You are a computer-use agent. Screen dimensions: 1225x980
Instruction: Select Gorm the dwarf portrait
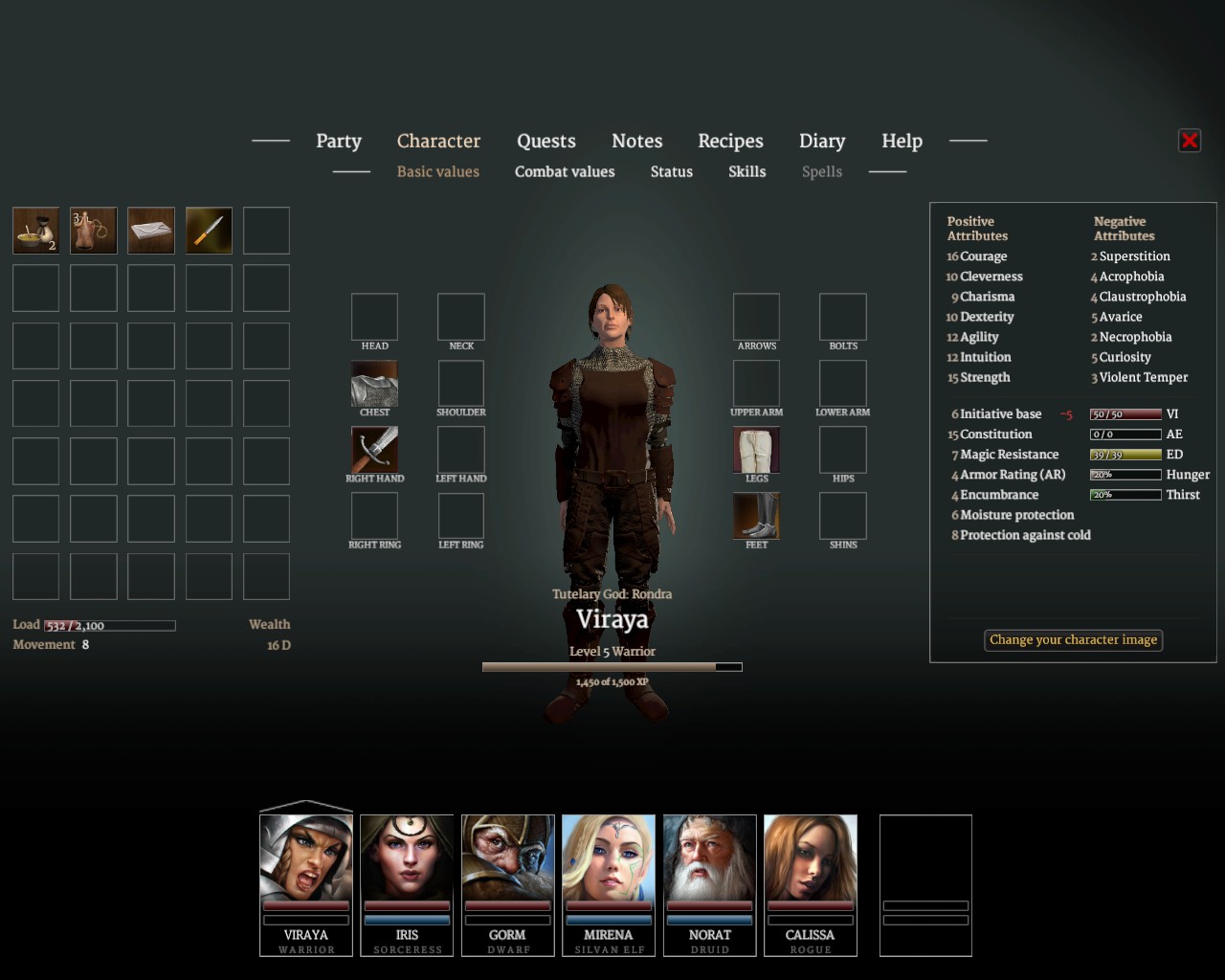pyautogui.click(x=507, y=858)
